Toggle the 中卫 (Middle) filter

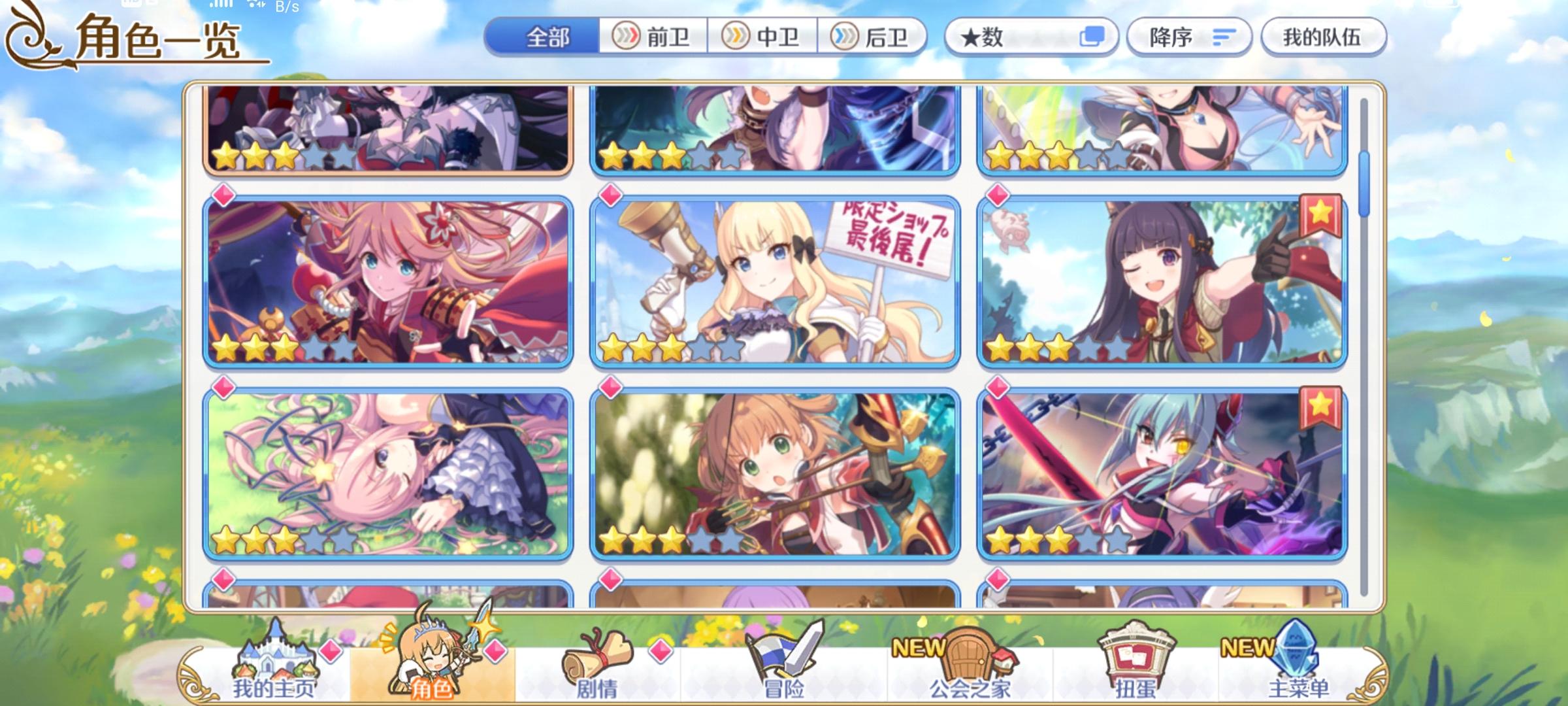tap(761, 37)
